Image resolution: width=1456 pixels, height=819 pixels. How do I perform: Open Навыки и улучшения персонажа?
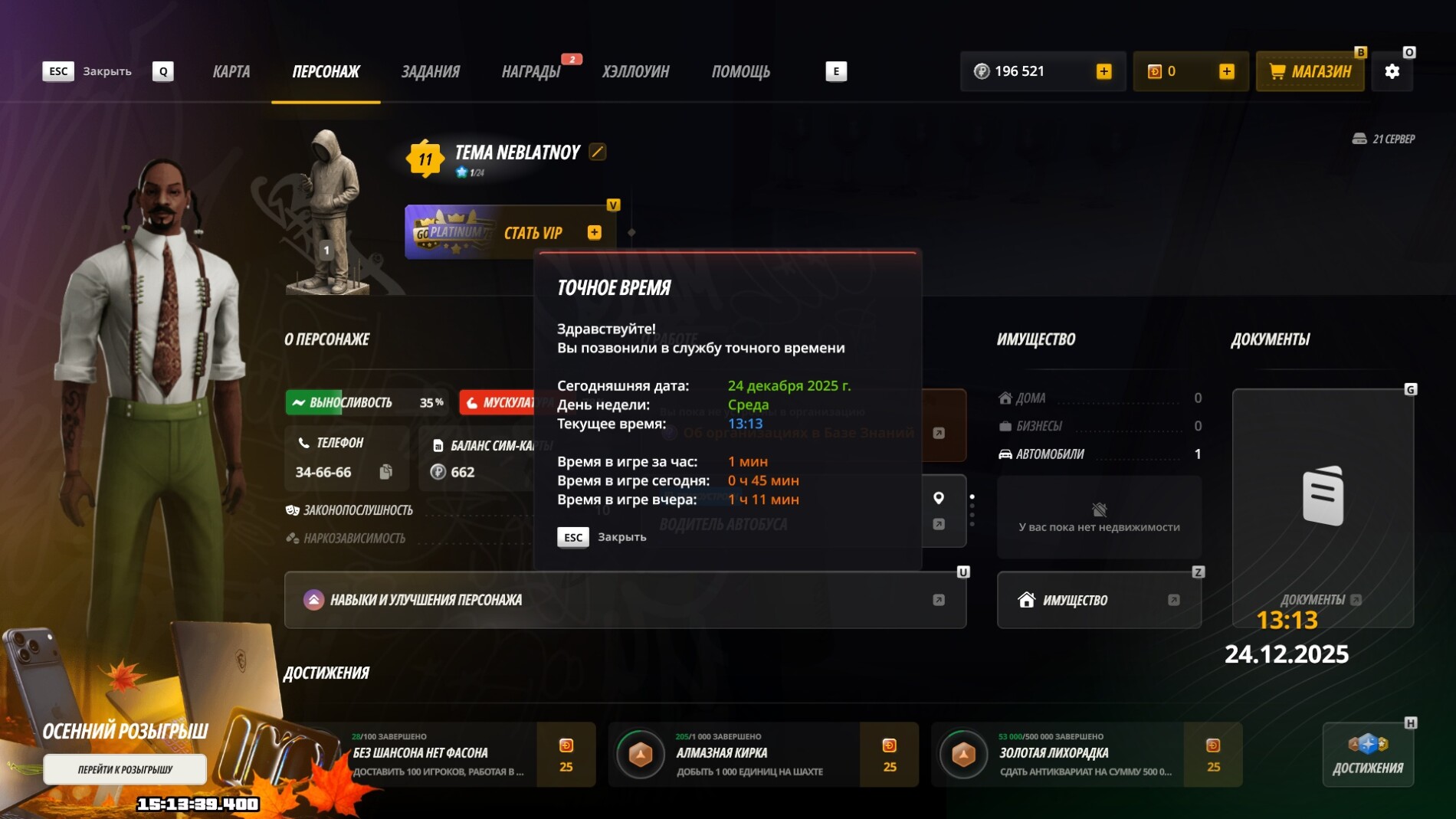[x=625, y=600]
